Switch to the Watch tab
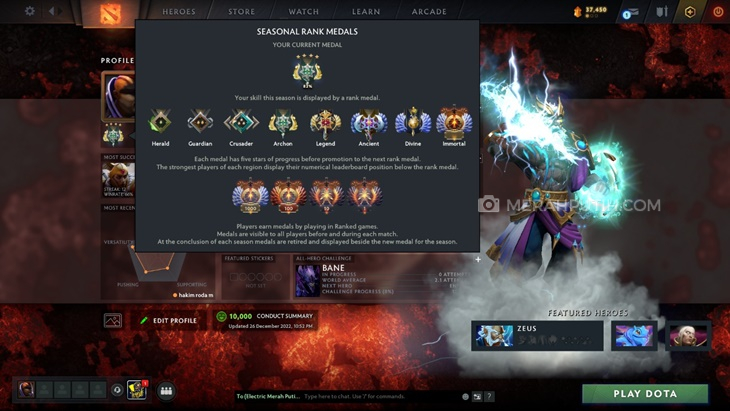The image size is (730, 411). pyautogui.click(x=303, y=12)
